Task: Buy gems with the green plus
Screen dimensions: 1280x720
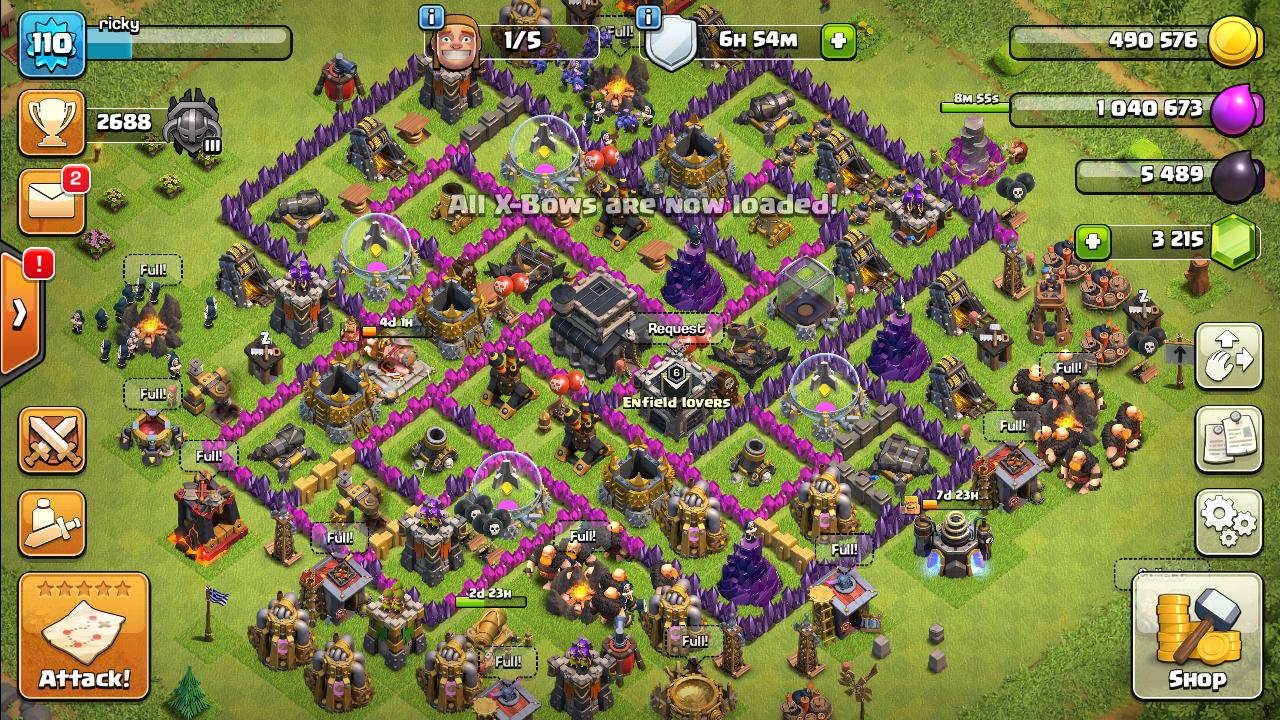Action: point(1093,241)
